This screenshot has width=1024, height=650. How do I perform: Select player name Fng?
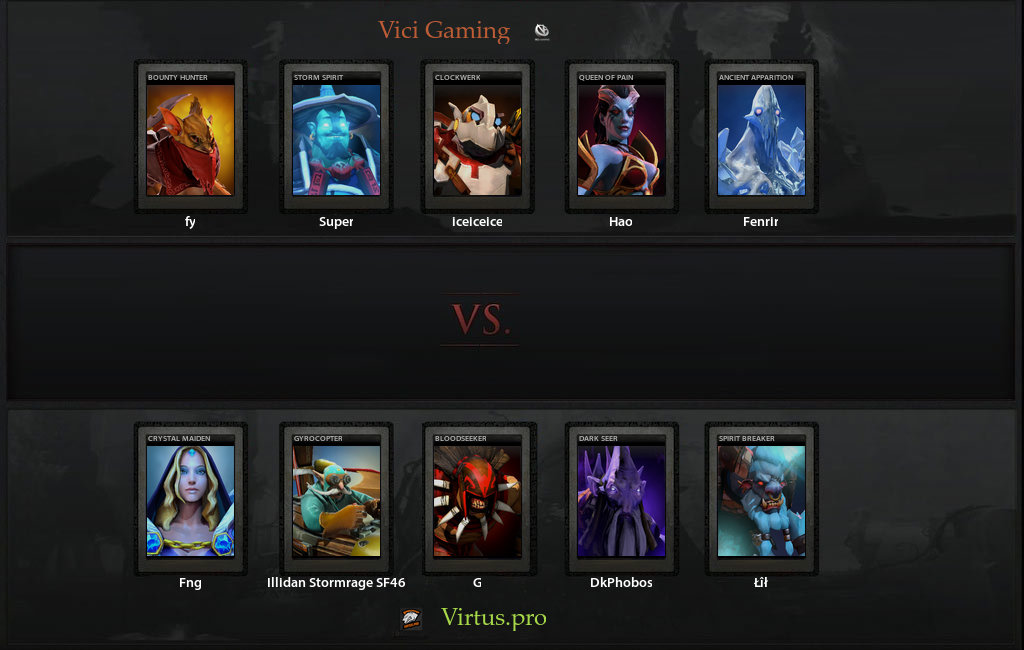click(190, 583)
